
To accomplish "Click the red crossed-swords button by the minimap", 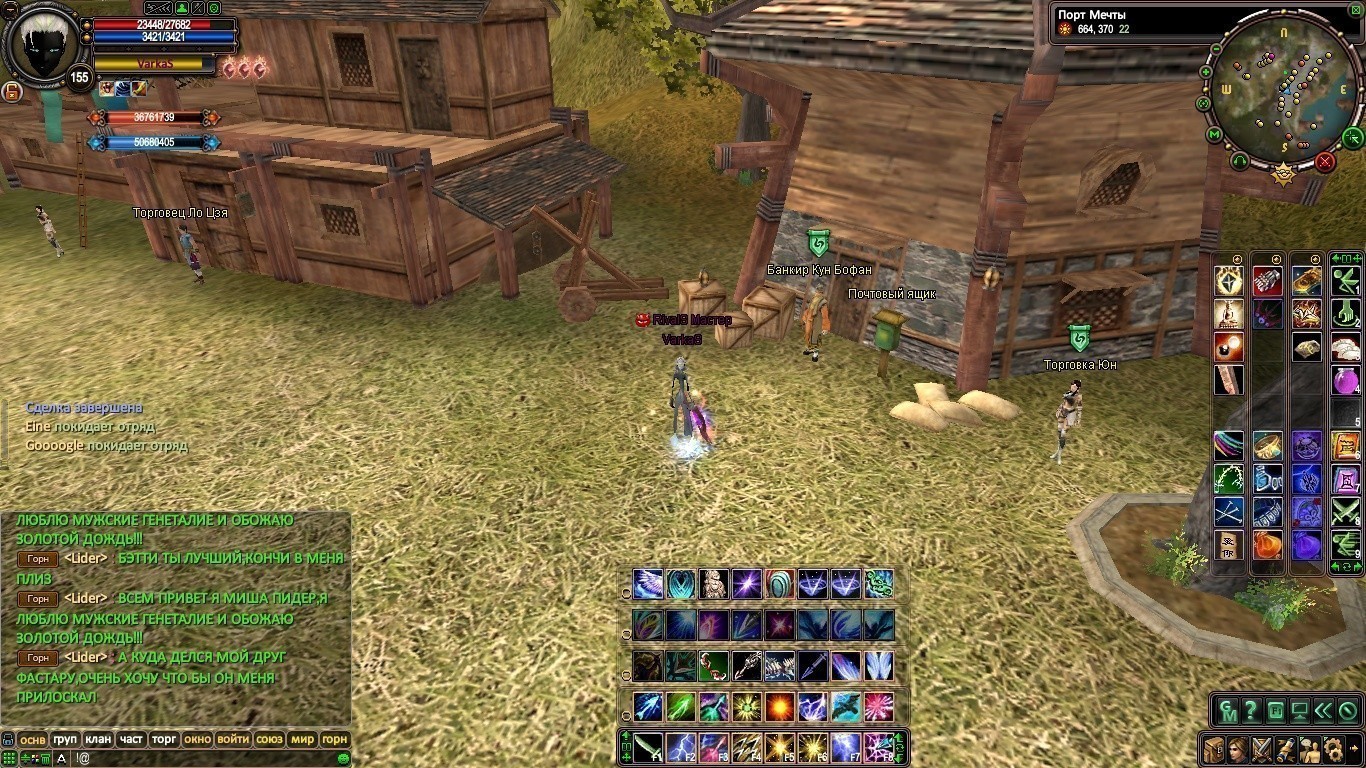I will pos(1325,161).
